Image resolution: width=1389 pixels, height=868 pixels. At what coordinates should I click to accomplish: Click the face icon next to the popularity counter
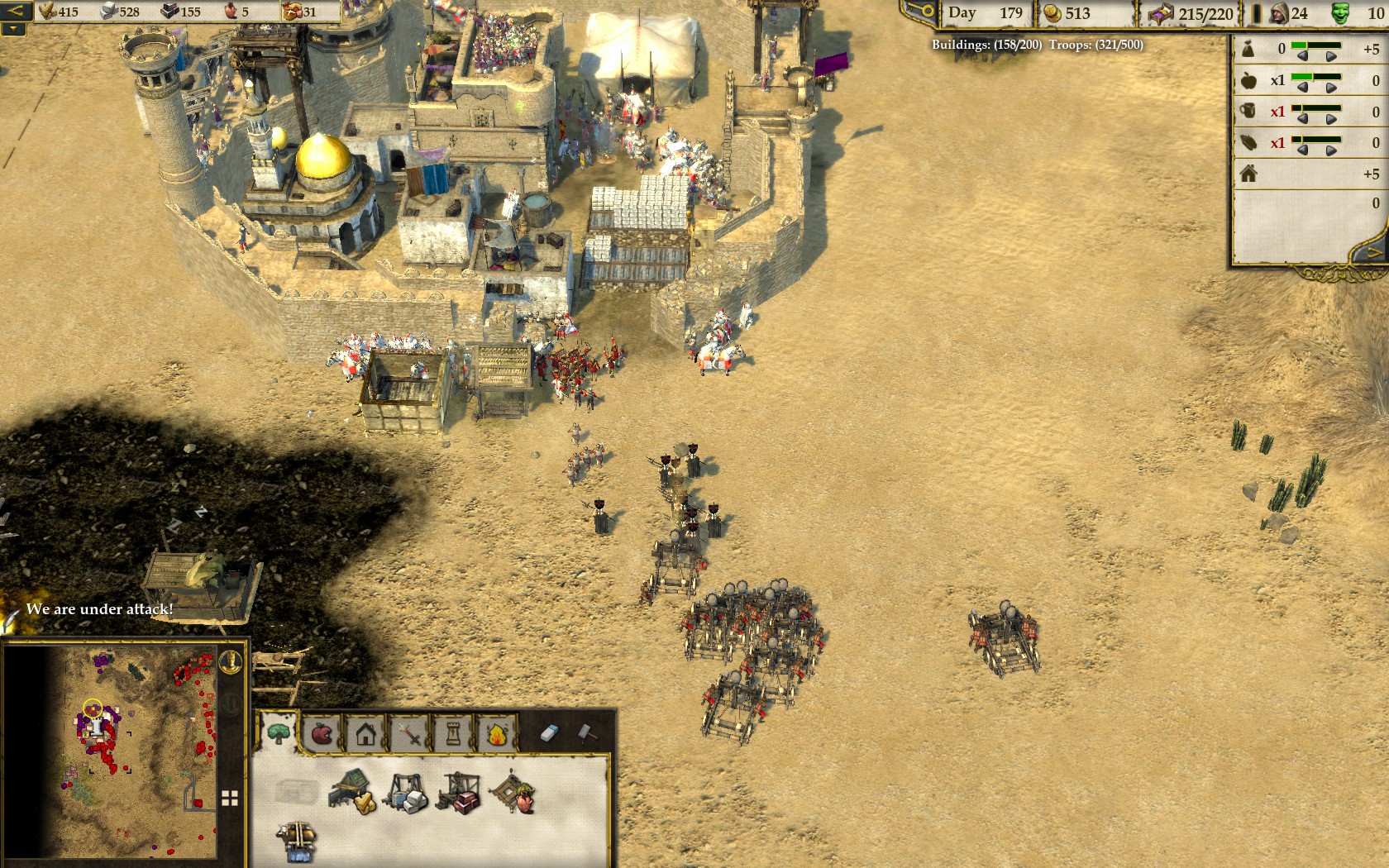click(x=1340, y=12)
